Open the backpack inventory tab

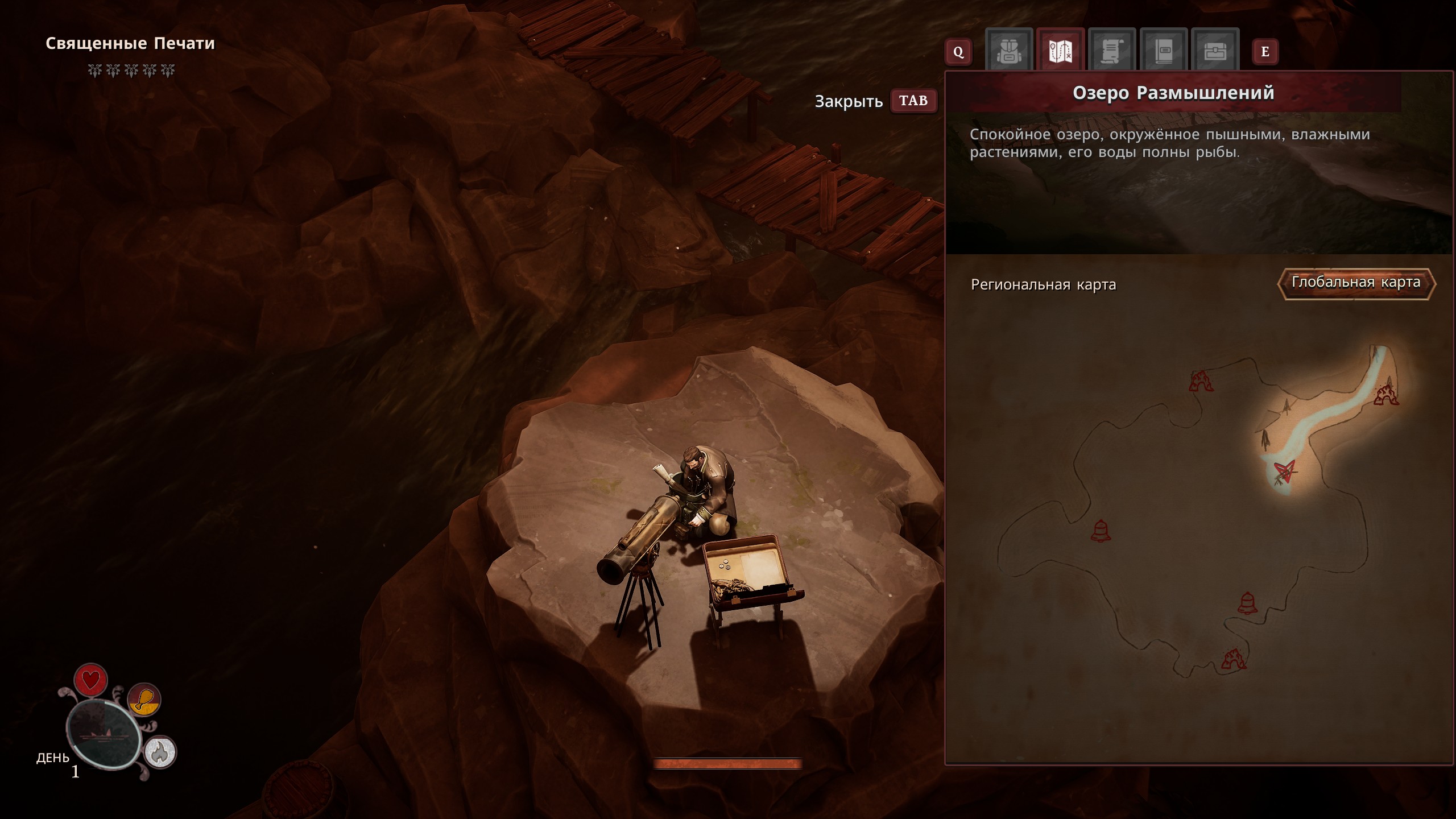point(1009,51)
